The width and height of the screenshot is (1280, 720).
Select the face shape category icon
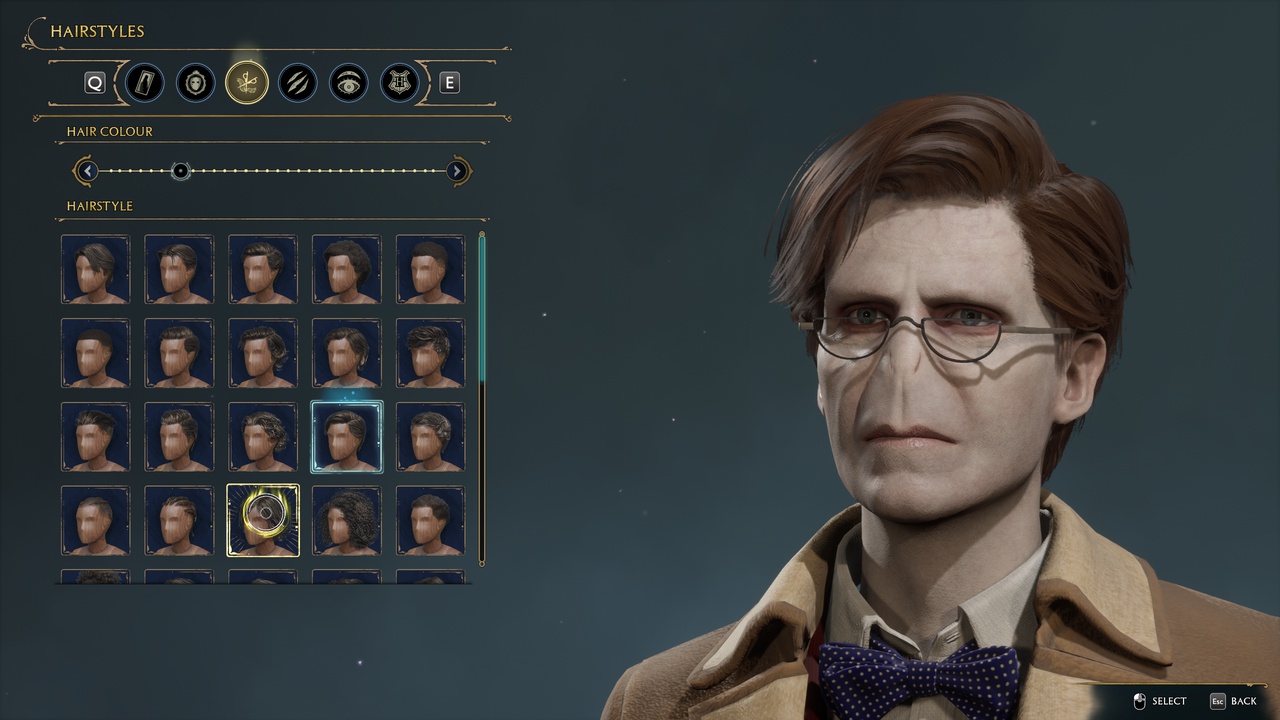click(195, 82)
